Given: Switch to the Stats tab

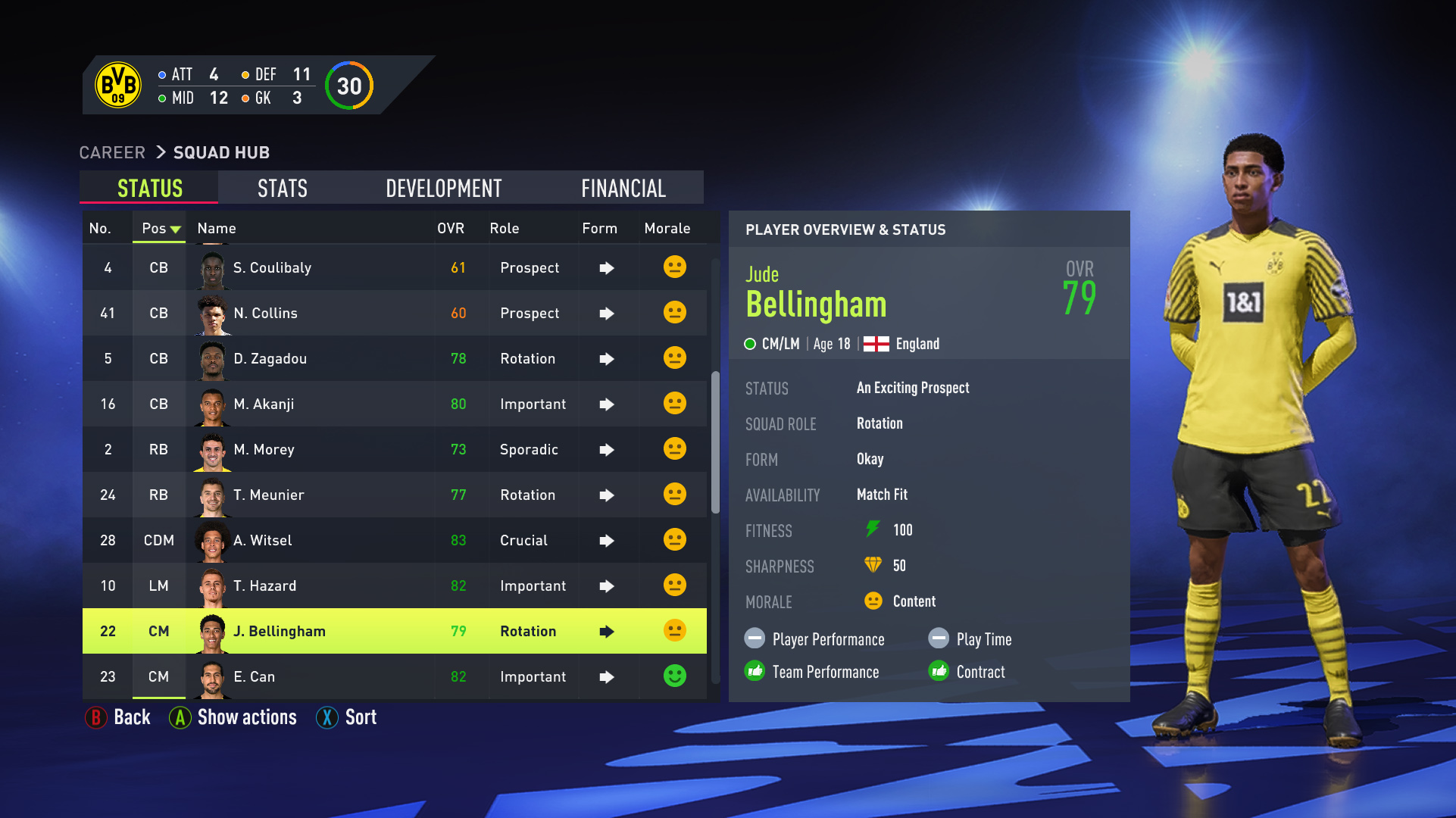Looking at the screenshot, I should (x=282, y=188).
